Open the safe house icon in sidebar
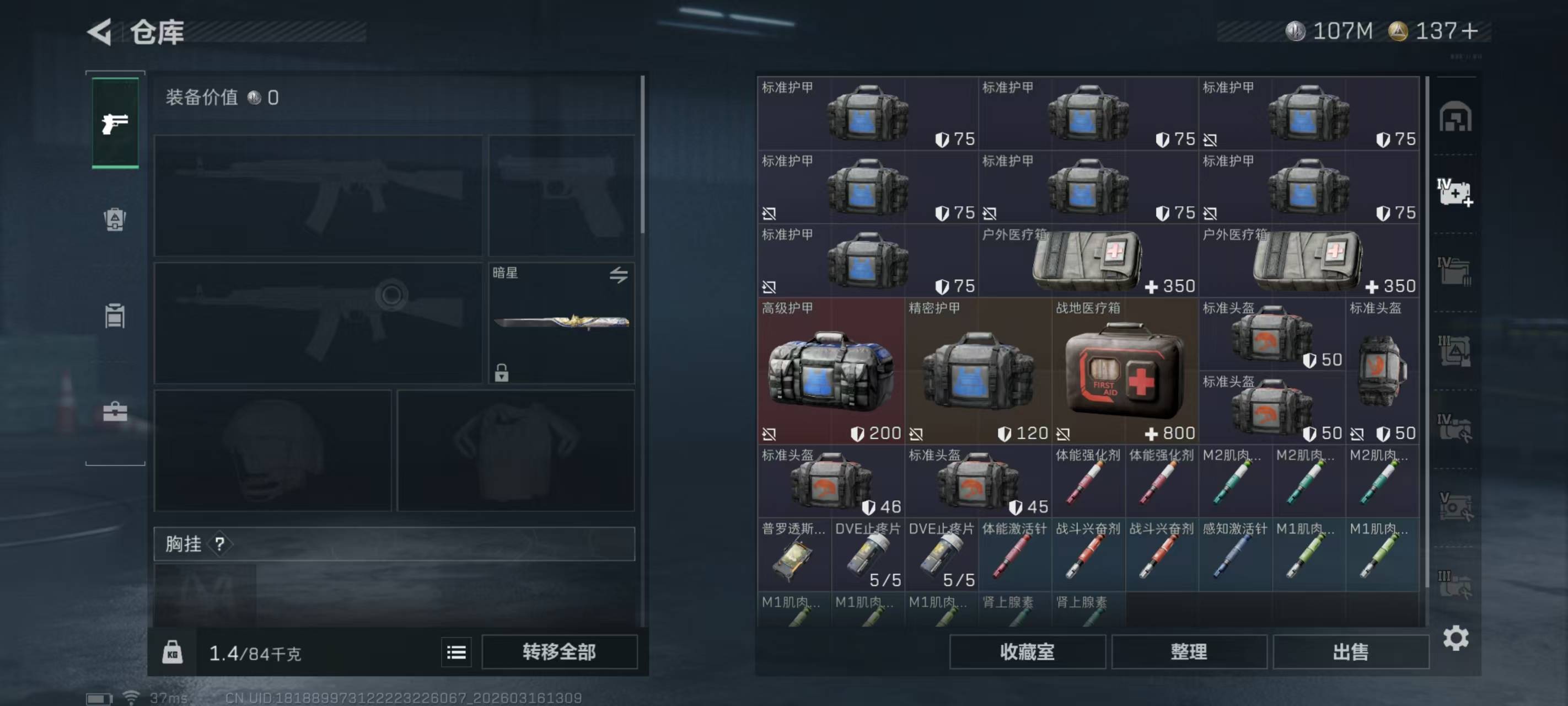1568x706 pixels. (x=1455, y=117)
